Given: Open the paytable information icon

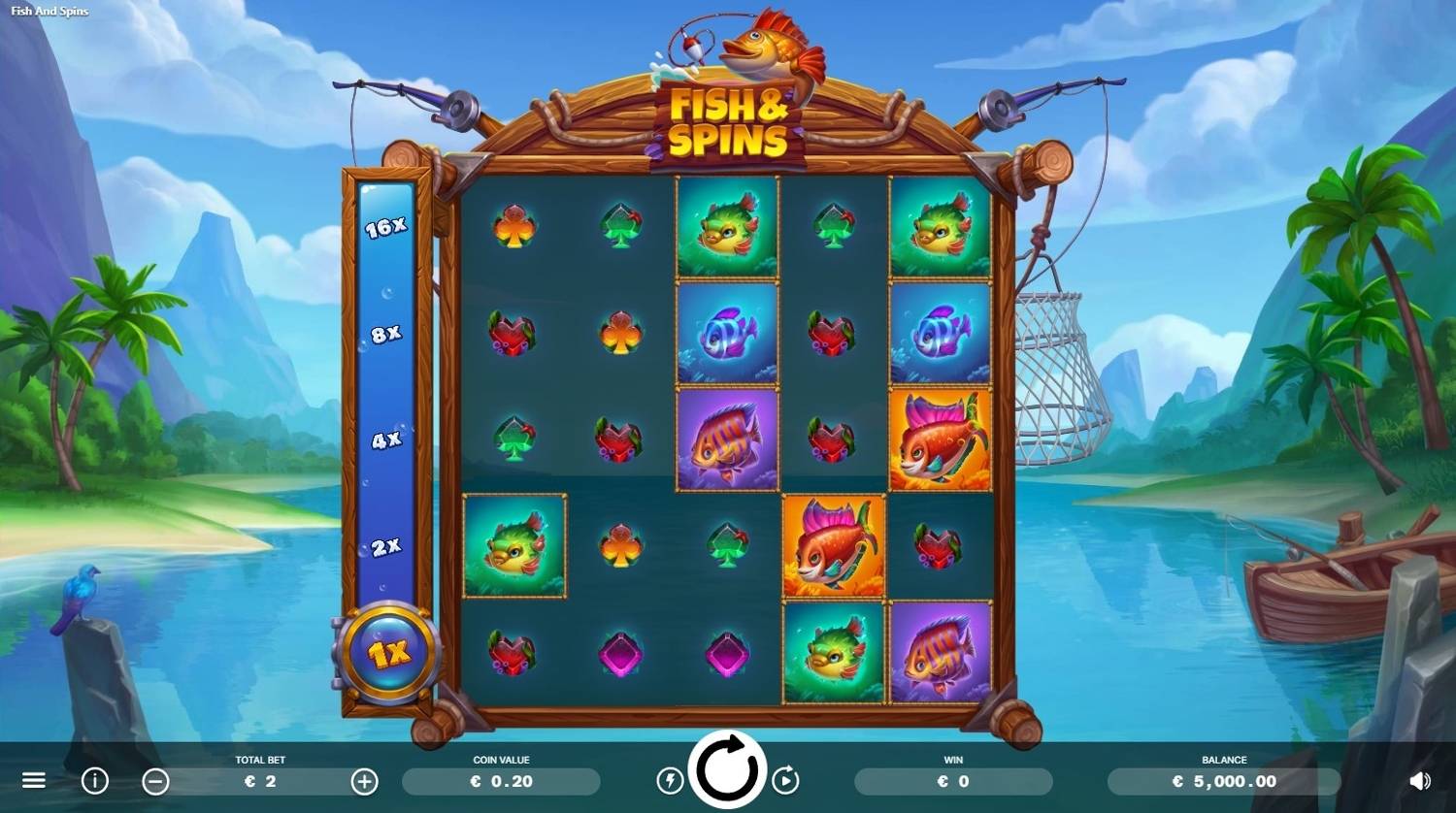Looking at the screenshot, I should pos(94,780).
